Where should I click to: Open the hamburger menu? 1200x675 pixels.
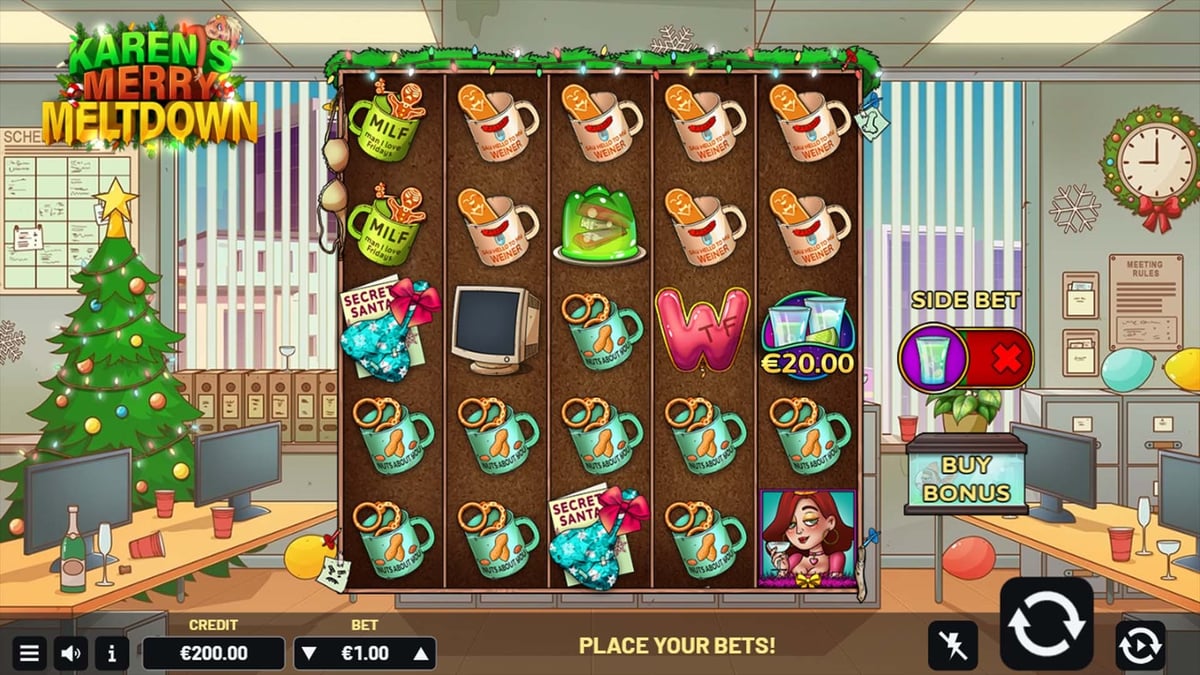tap(30, 654)
